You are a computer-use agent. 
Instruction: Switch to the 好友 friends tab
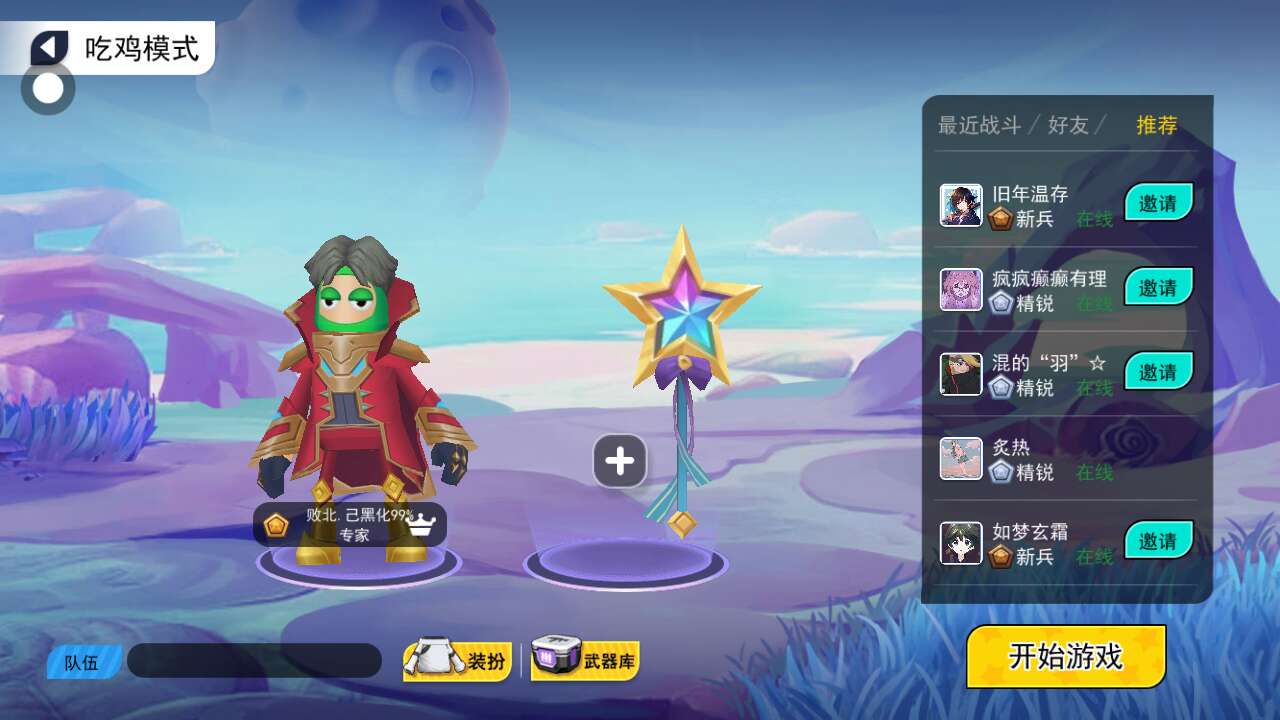1068,125
